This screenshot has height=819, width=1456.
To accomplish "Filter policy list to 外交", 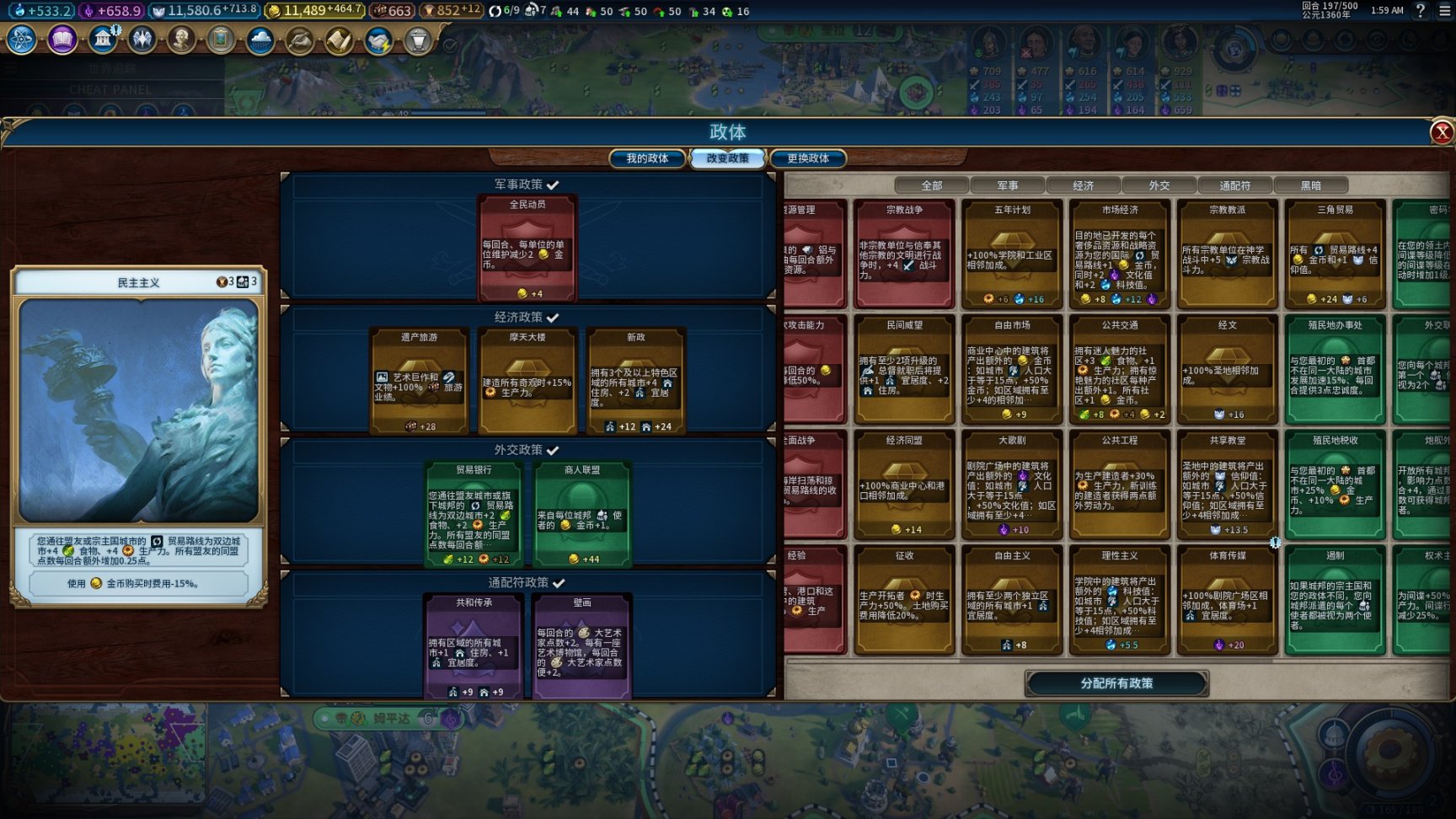I will [1159, 185].
